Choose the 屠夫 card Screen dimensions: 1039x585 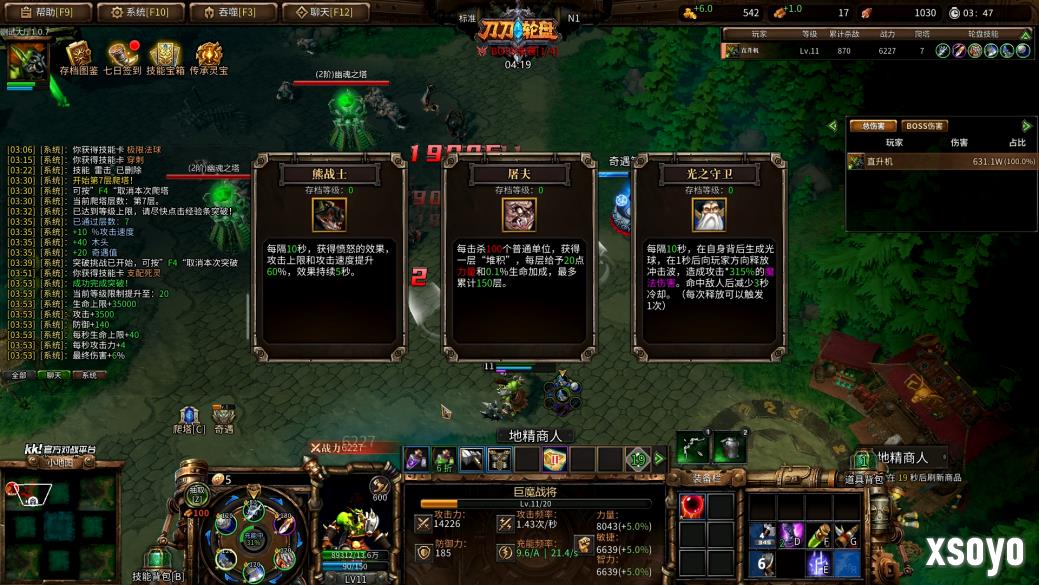(x=518, y=260)
